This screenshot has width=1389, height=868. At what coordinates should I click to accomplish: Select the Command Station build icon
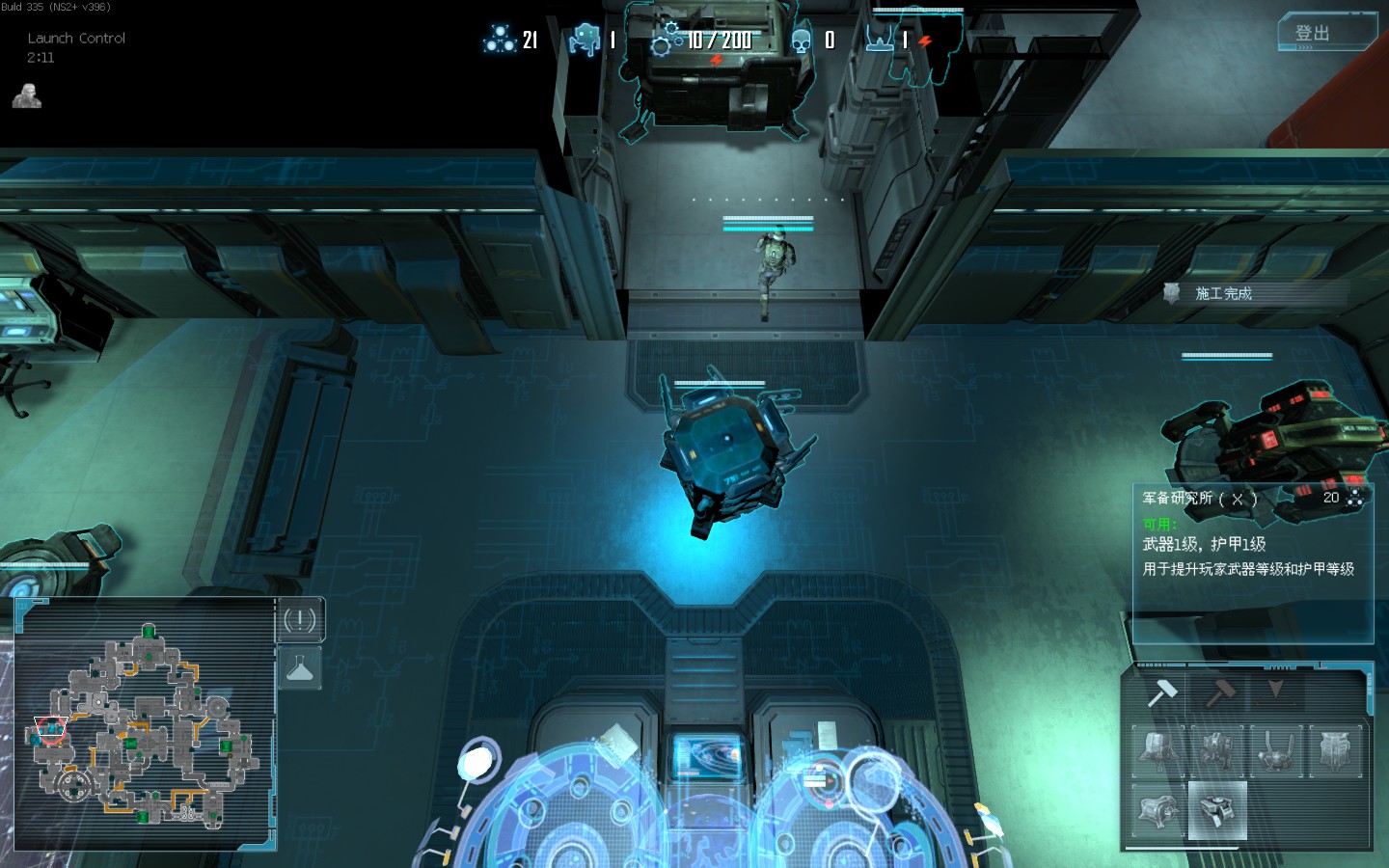[x=1158, y=751]
